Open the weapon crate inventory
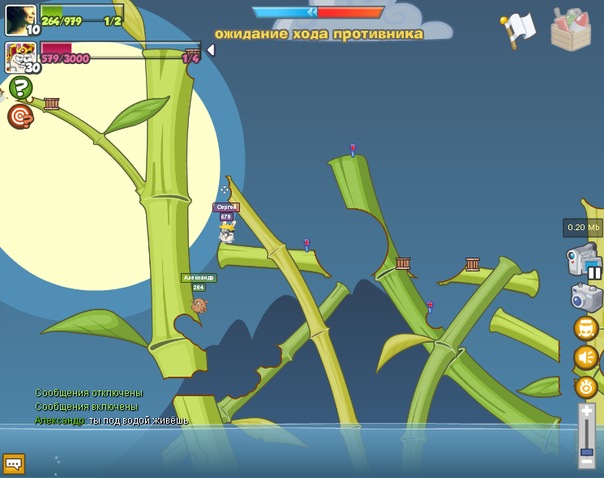The width and height of the screenshot is (604, 478). pyautogui.click(x=571, y=28)
